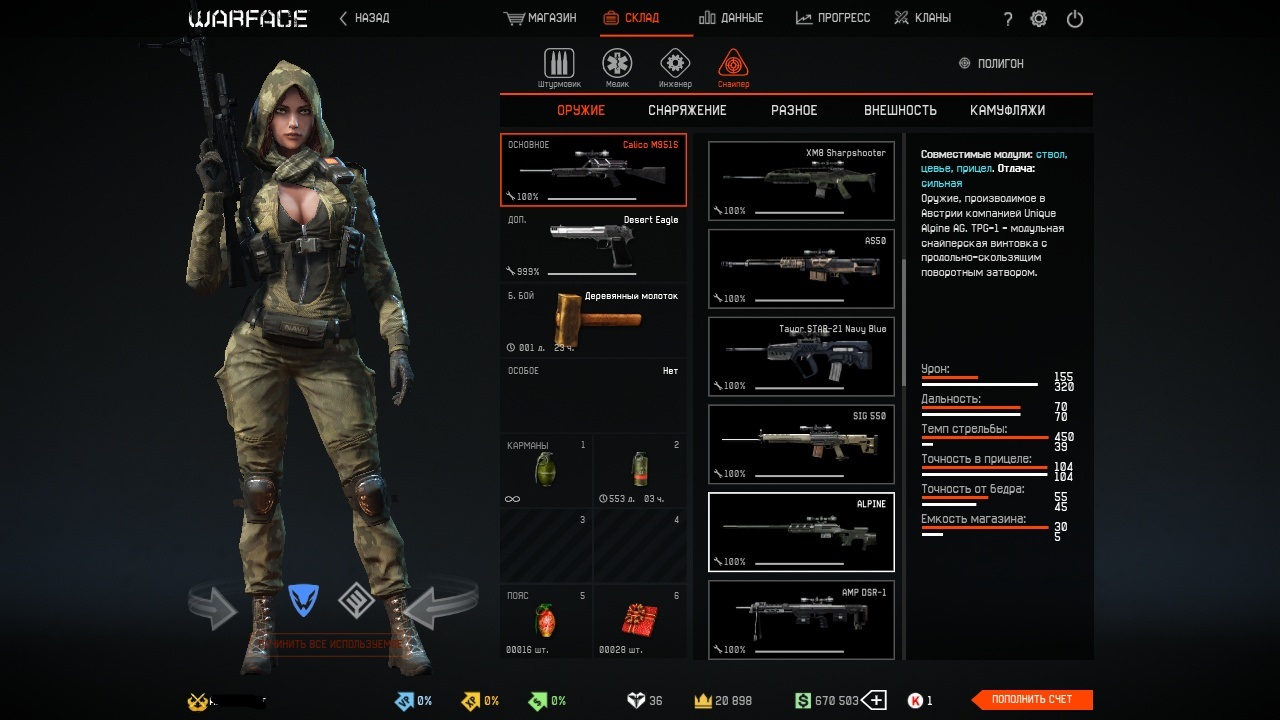Choose the AMP DSR-1 sniper rifle

click(x=801, y=620)
